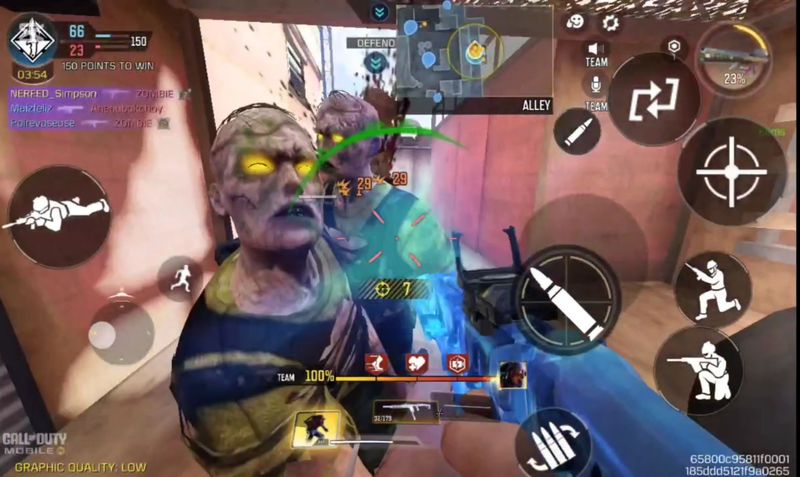The height and width of the screenshot is (477, 800).
Task: Reload with the three-bullets button
Action: tap(552, 441)
